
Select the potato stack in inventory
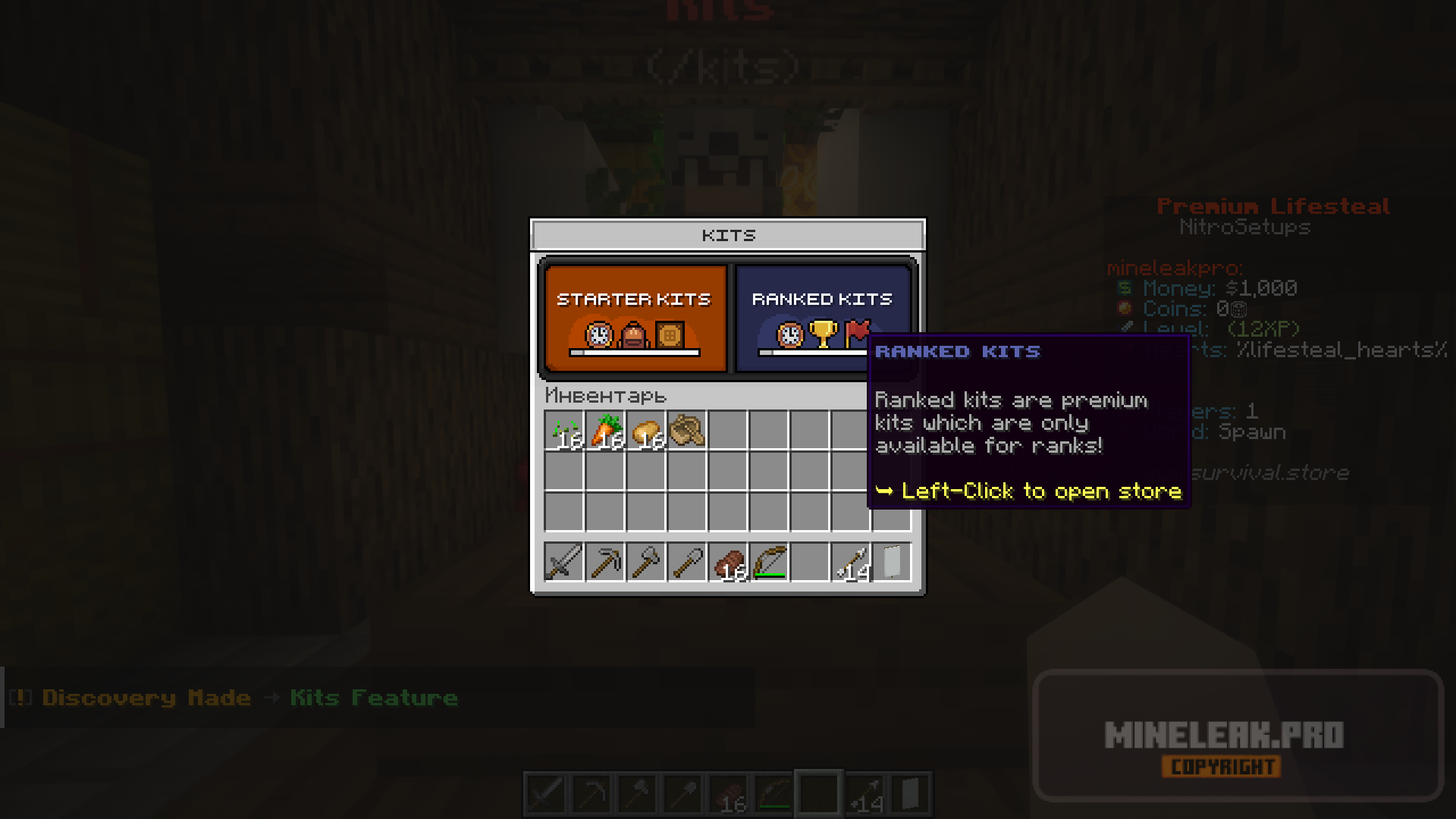click(x=646, y=431)
